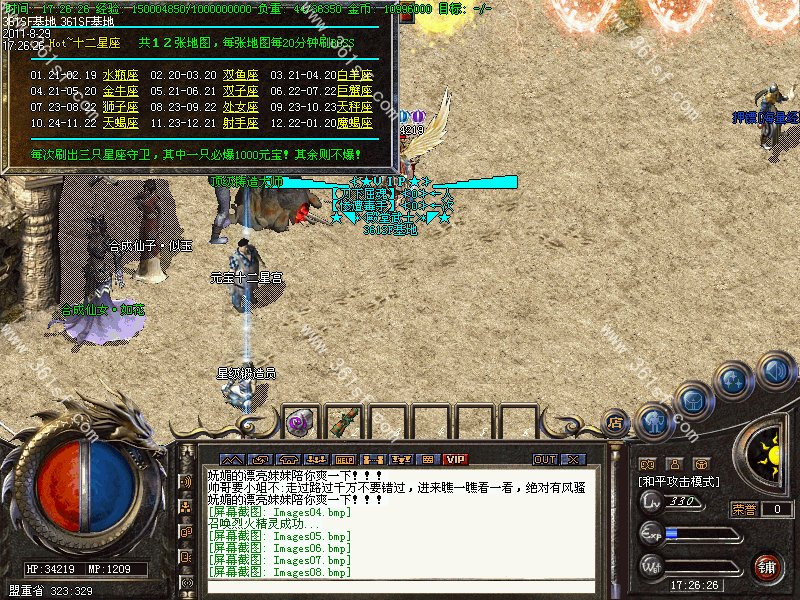This screenshot has height=600, width=800.
Task: Select the 魔羯座 zodiac map link
Action: 355,123
